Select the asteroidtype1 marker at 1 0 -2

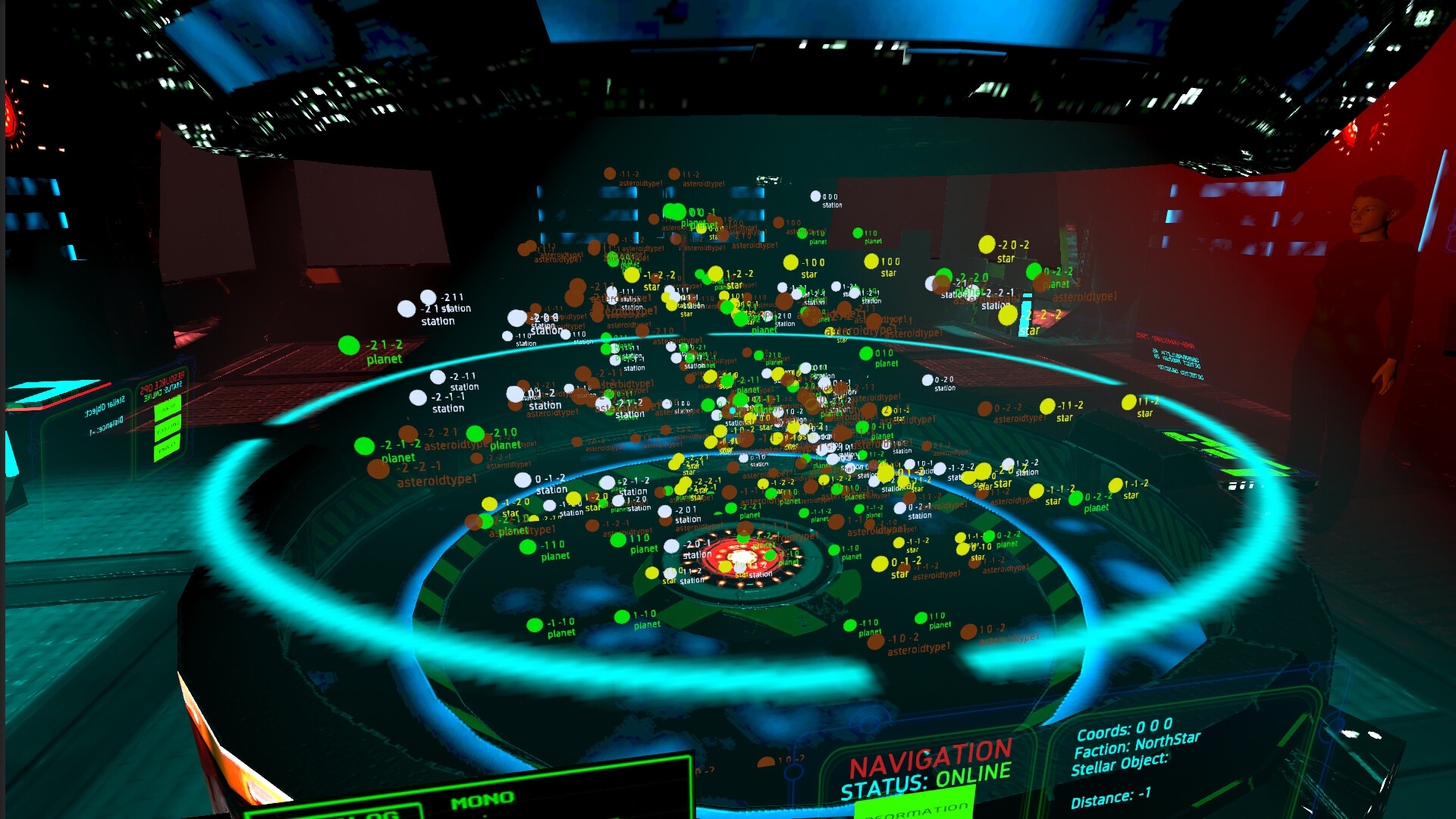point(968,632)
